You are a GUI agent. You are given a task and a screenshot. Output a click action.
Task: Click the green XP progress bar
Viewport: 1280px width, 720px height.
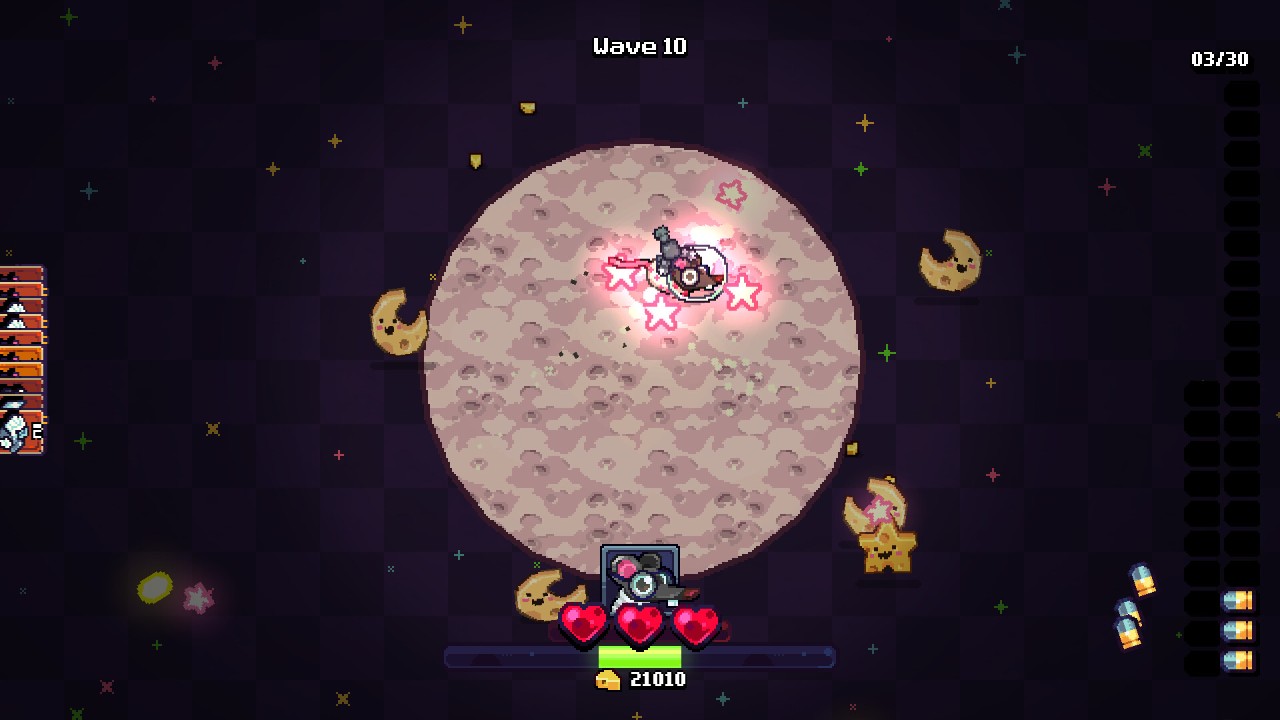(640, 655)
